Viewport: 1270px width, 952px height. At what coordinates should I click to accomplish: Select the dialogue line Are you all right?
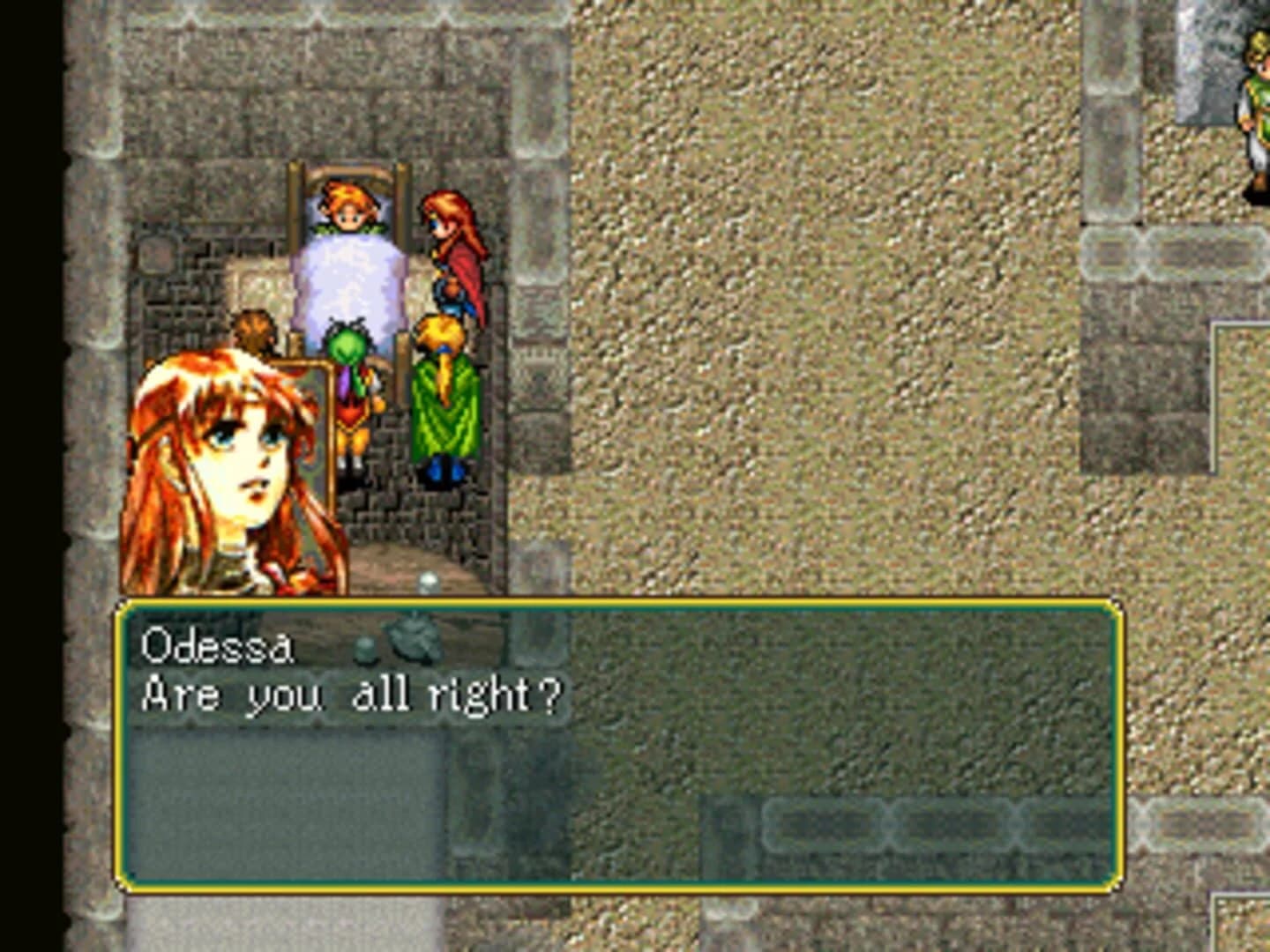353,696
